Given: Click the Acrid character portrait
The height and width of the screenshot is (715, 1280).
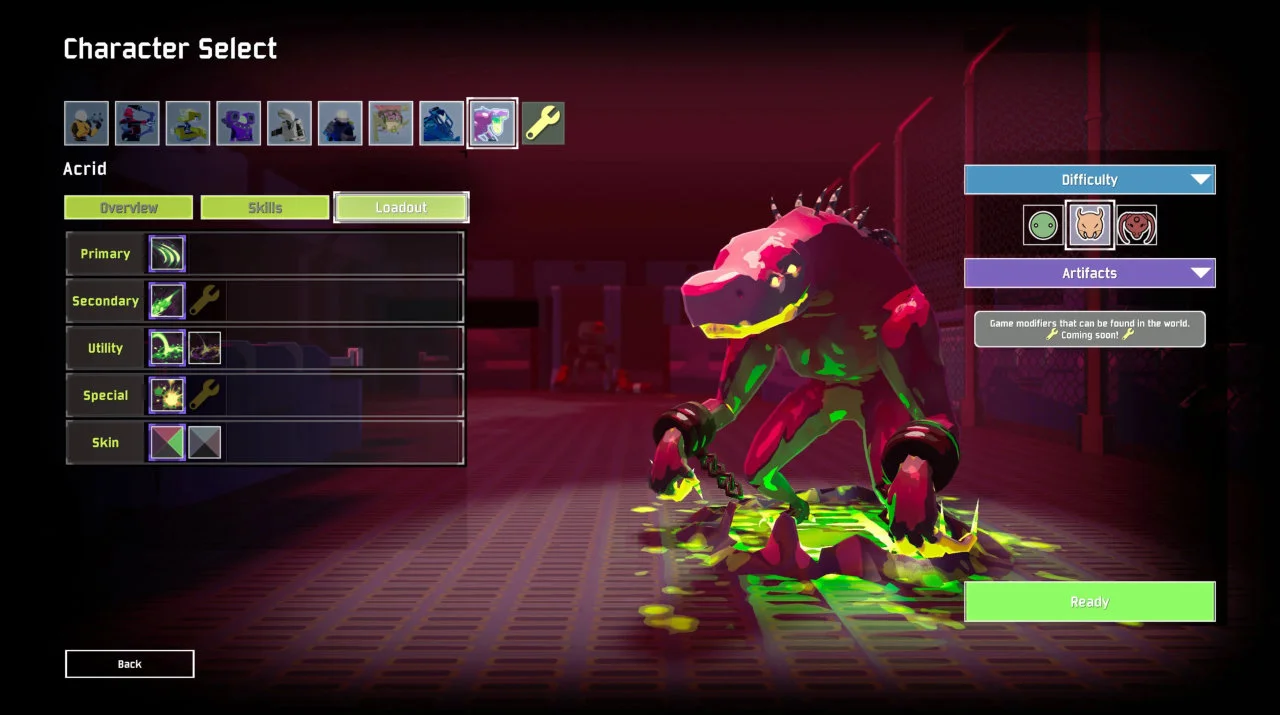Looking at the screenshot, I should 492,123.
